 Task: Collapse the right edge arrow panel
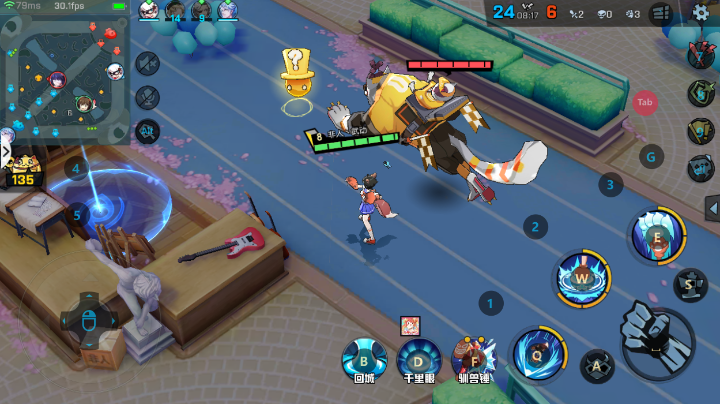point(712,207)
